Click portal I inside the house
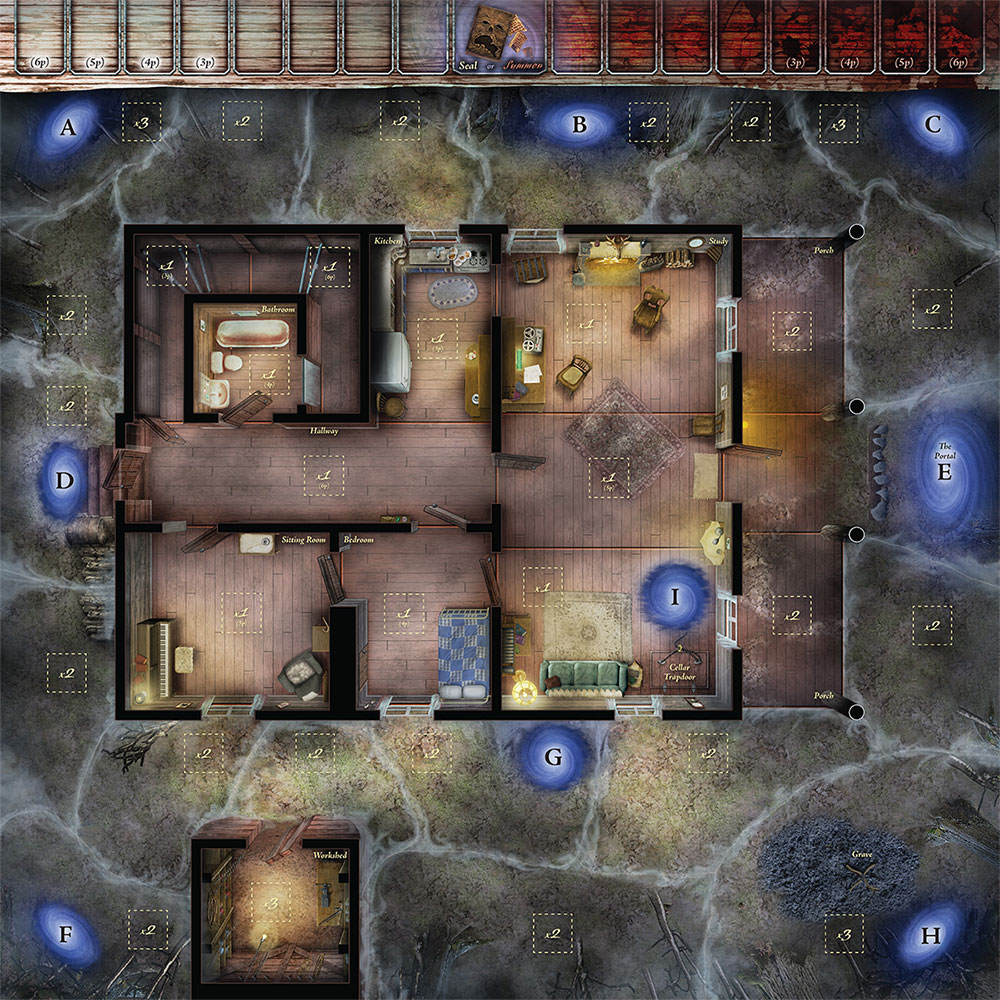The width and height of the screenshot is (1000, 1000). (675, 598)
